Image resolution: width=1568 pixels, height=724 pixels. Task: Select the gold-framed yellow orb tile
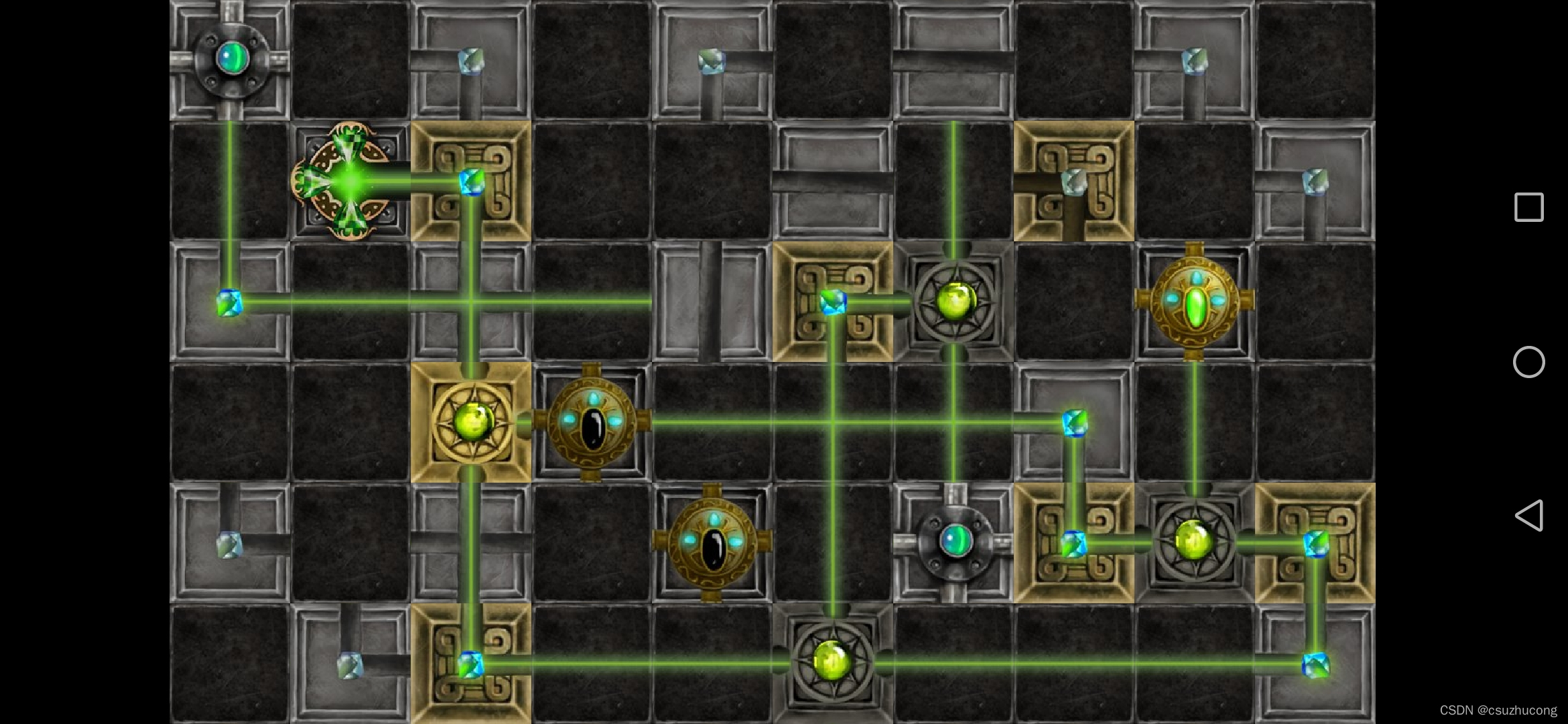[471, 422]
